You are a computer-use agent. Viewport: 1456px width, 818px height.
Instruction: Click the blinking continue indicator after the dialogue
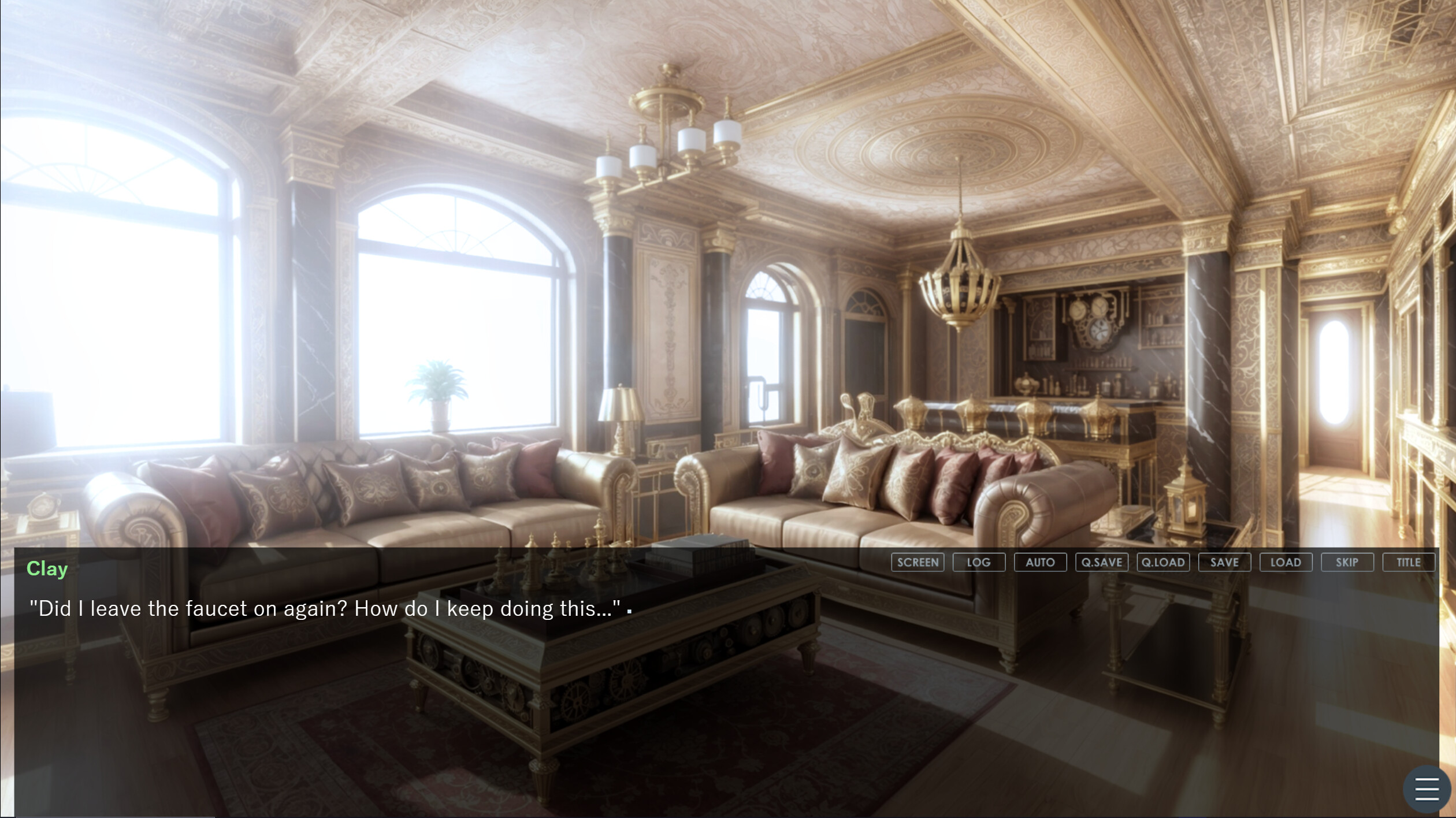(x=630, y=611)
